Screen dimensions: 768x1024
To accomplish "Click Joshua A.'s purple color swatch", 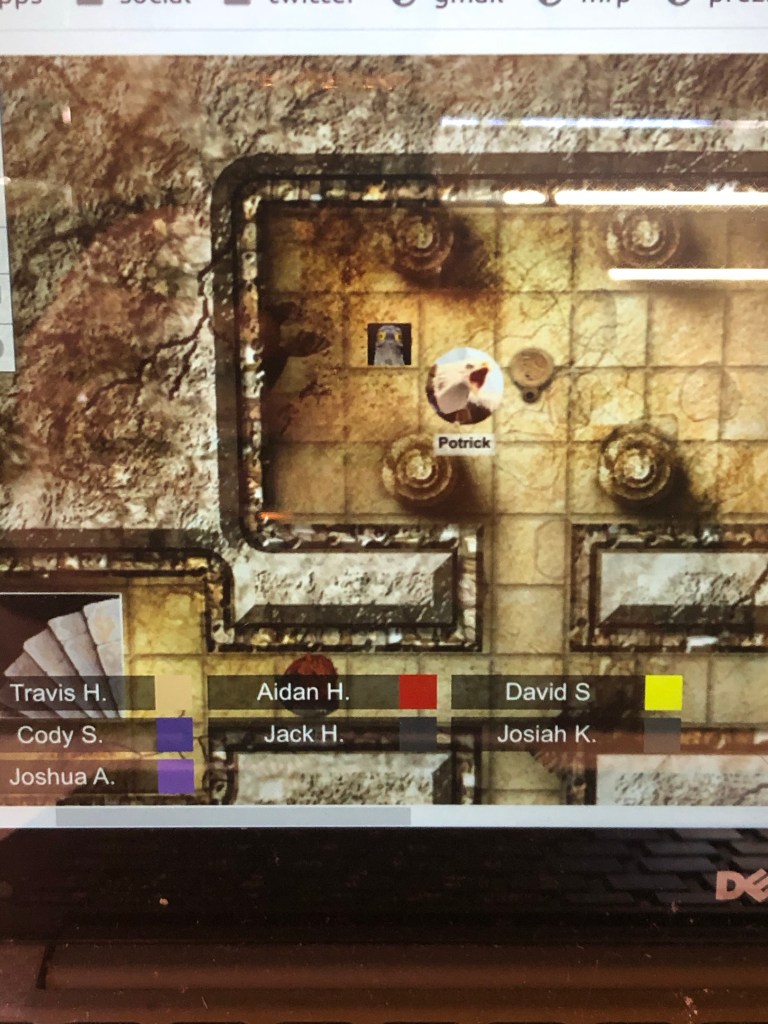I will click(176, 777).
